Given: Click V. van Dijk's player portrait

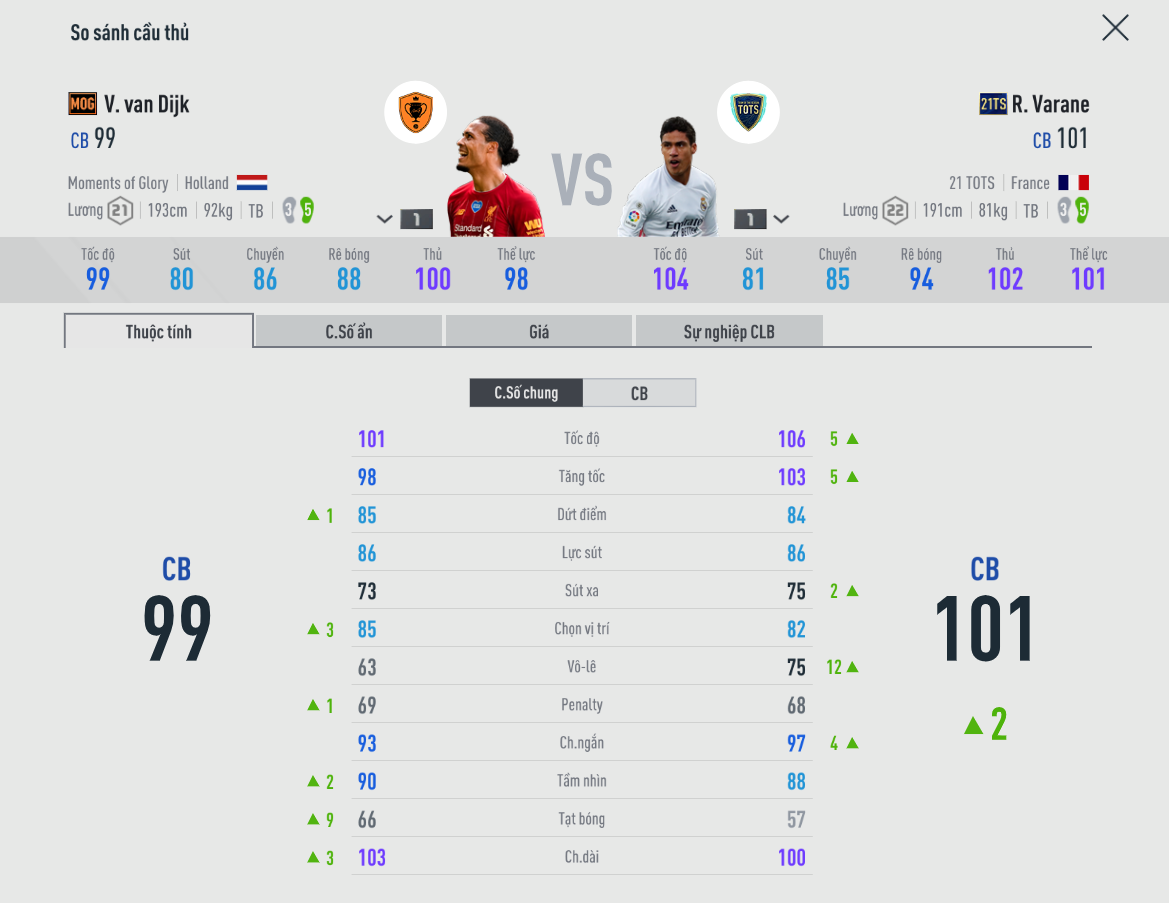Looking at the screenshot, I should (x=494, y=180).
